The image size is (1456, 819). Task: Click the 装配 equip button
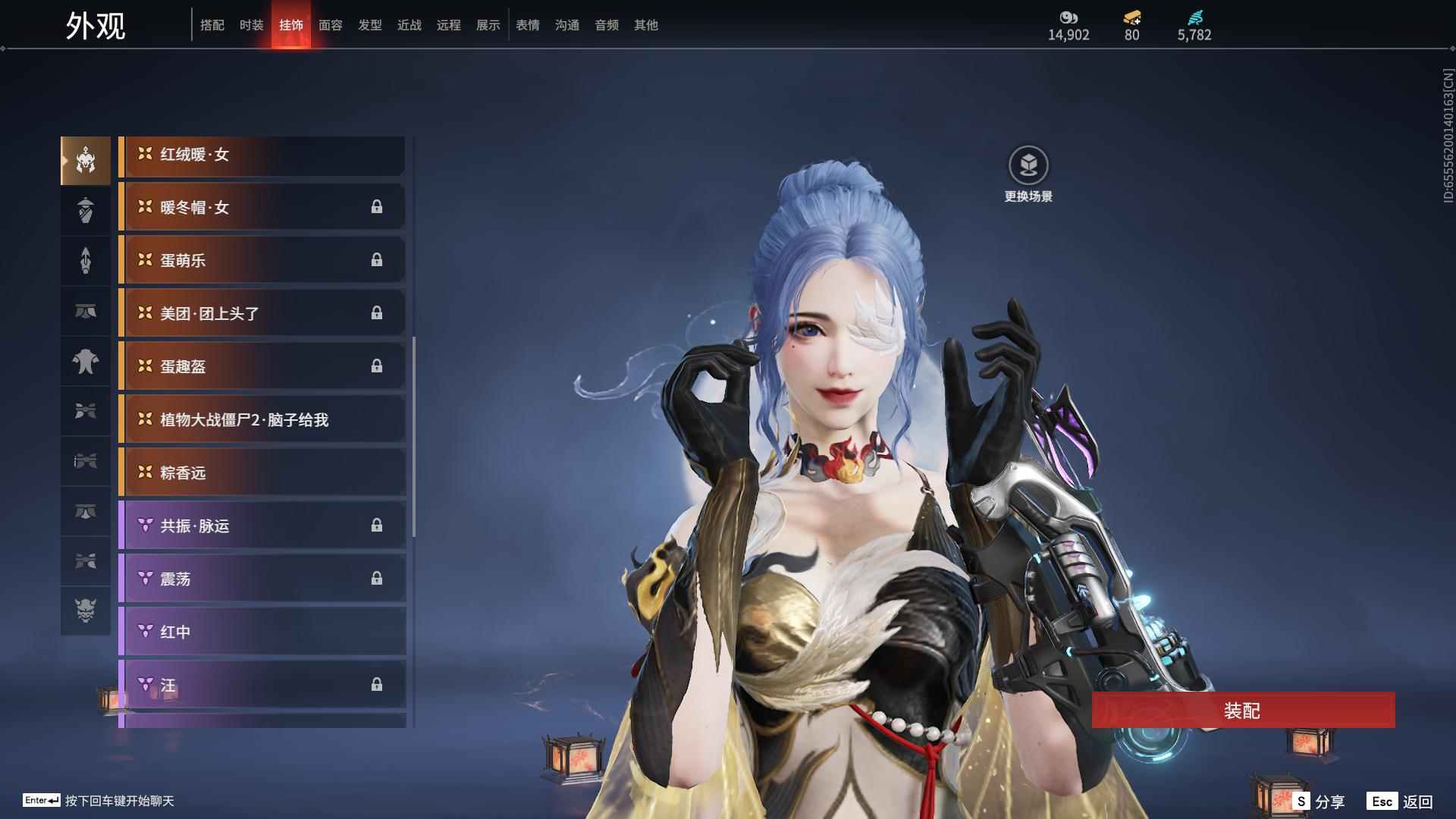1243,711
